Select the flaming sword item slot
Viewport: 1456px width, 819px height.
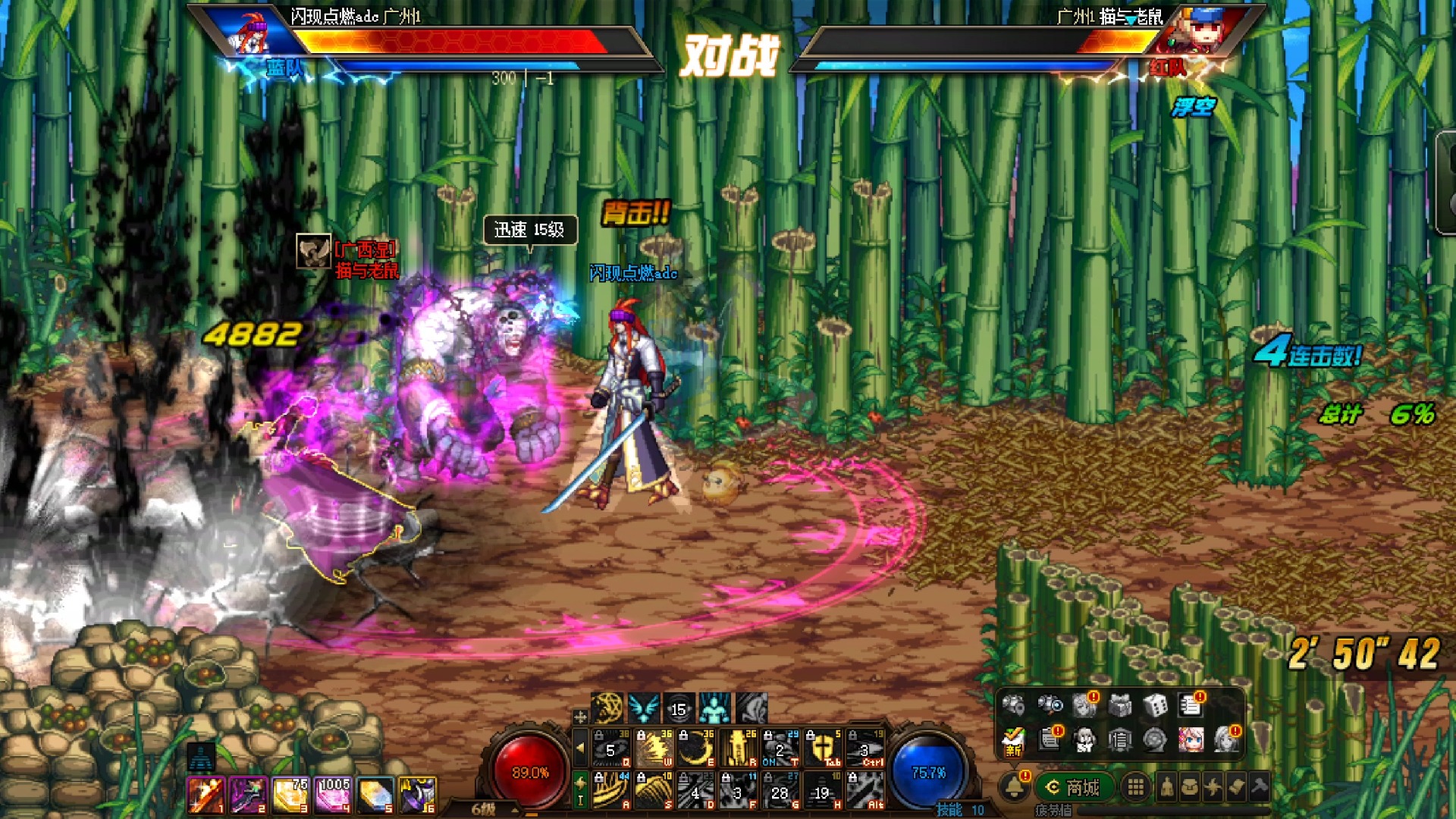click(206, 795)
